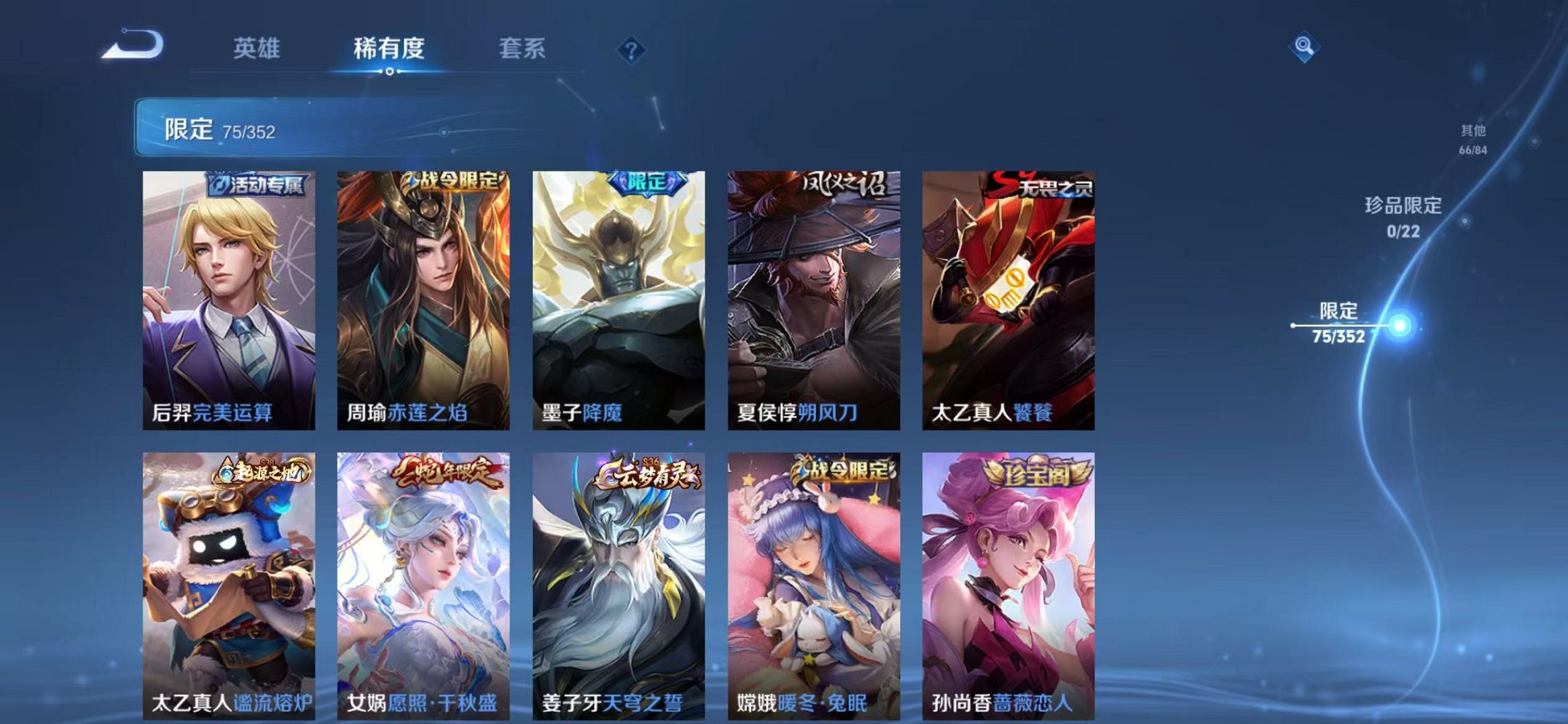Open the 其他 66/84 category on the right
The width and height of the screenshot is (1568, 724).
point(1473,137)
